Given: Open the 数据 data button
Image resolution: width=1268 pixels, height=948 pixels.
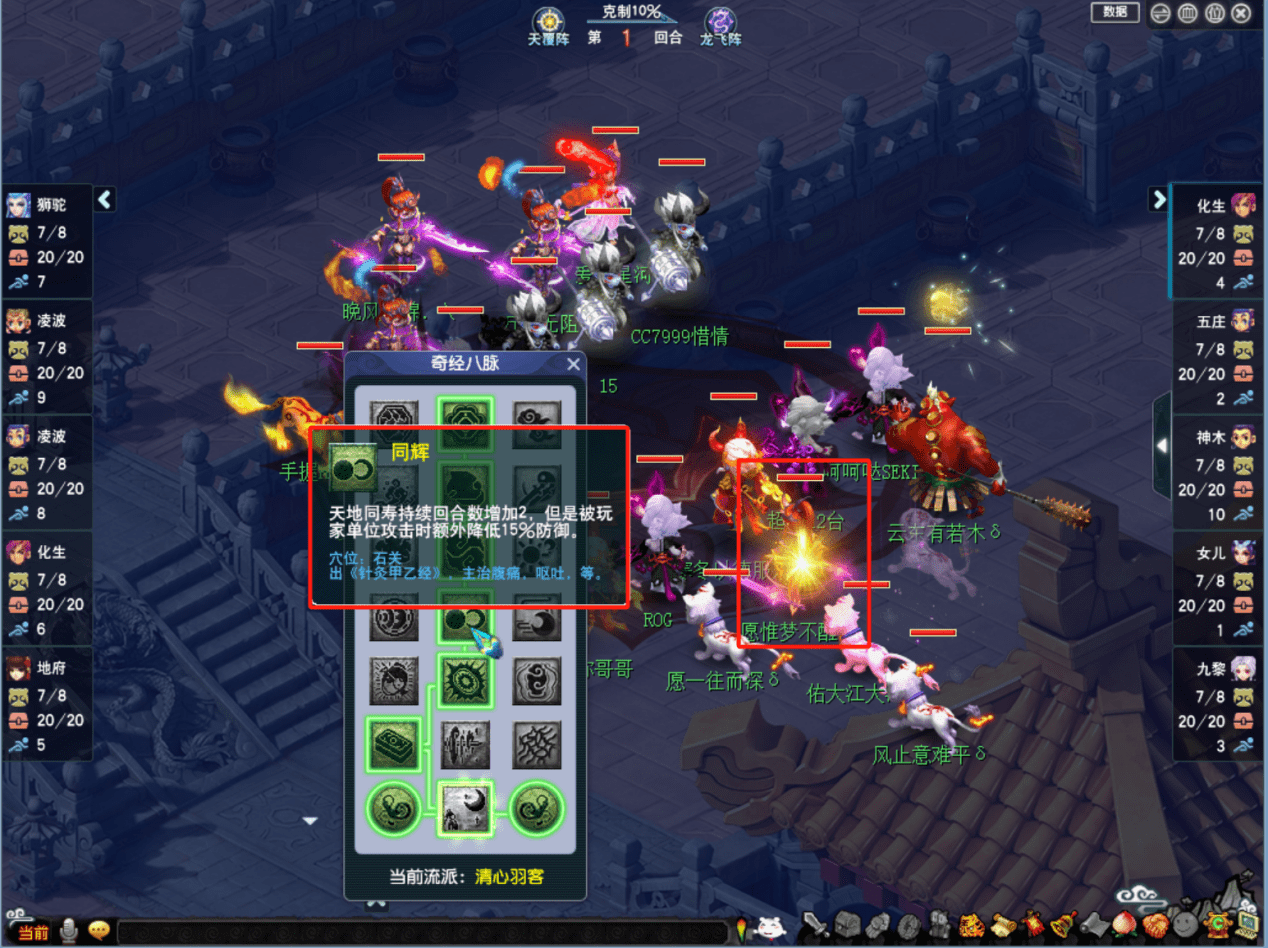Looking at the screenshot, I should pos(1115,12).
